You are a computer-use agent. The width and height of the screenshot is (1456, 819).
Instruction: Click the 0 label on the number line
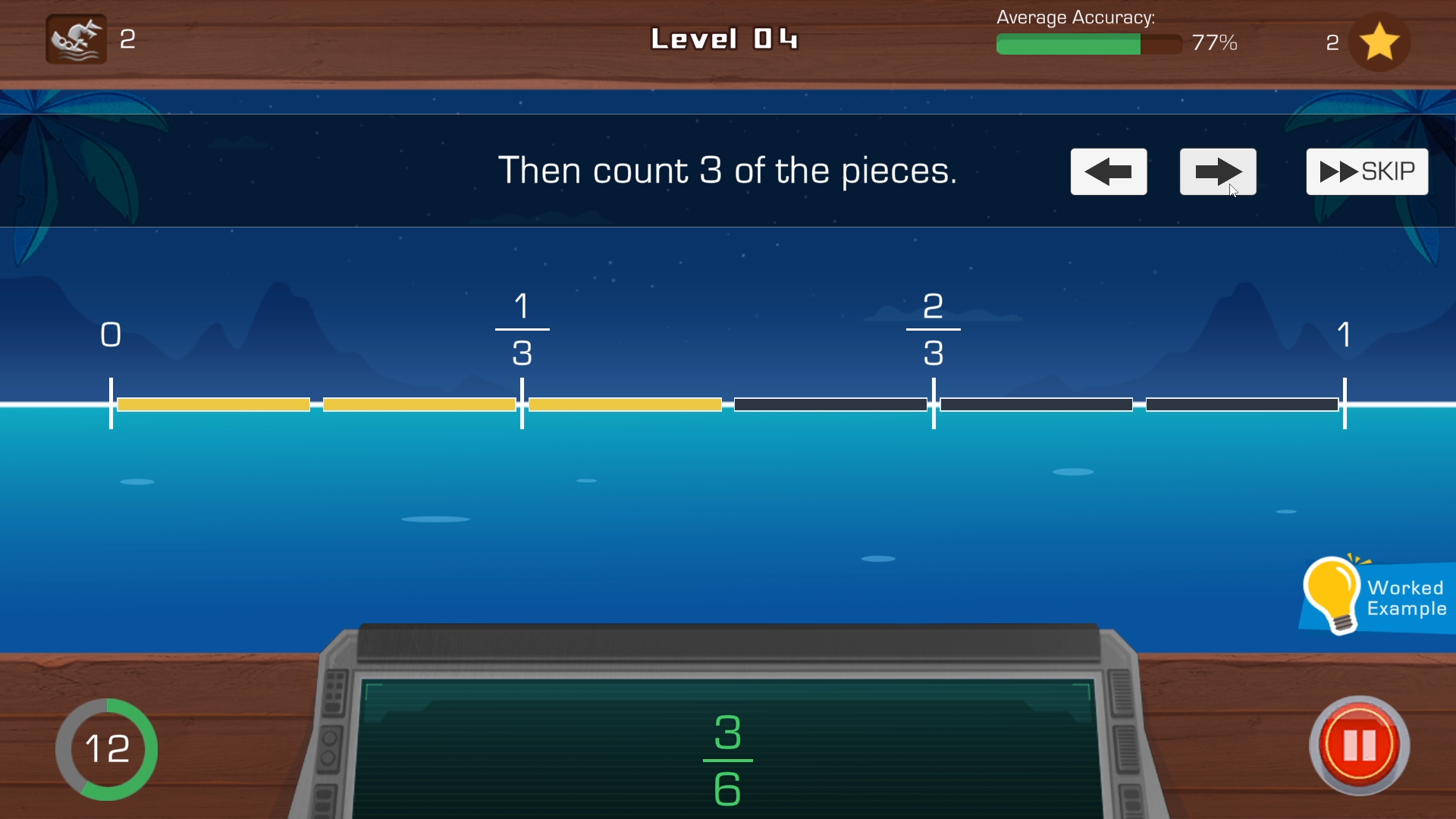click(x=111, y=334)
